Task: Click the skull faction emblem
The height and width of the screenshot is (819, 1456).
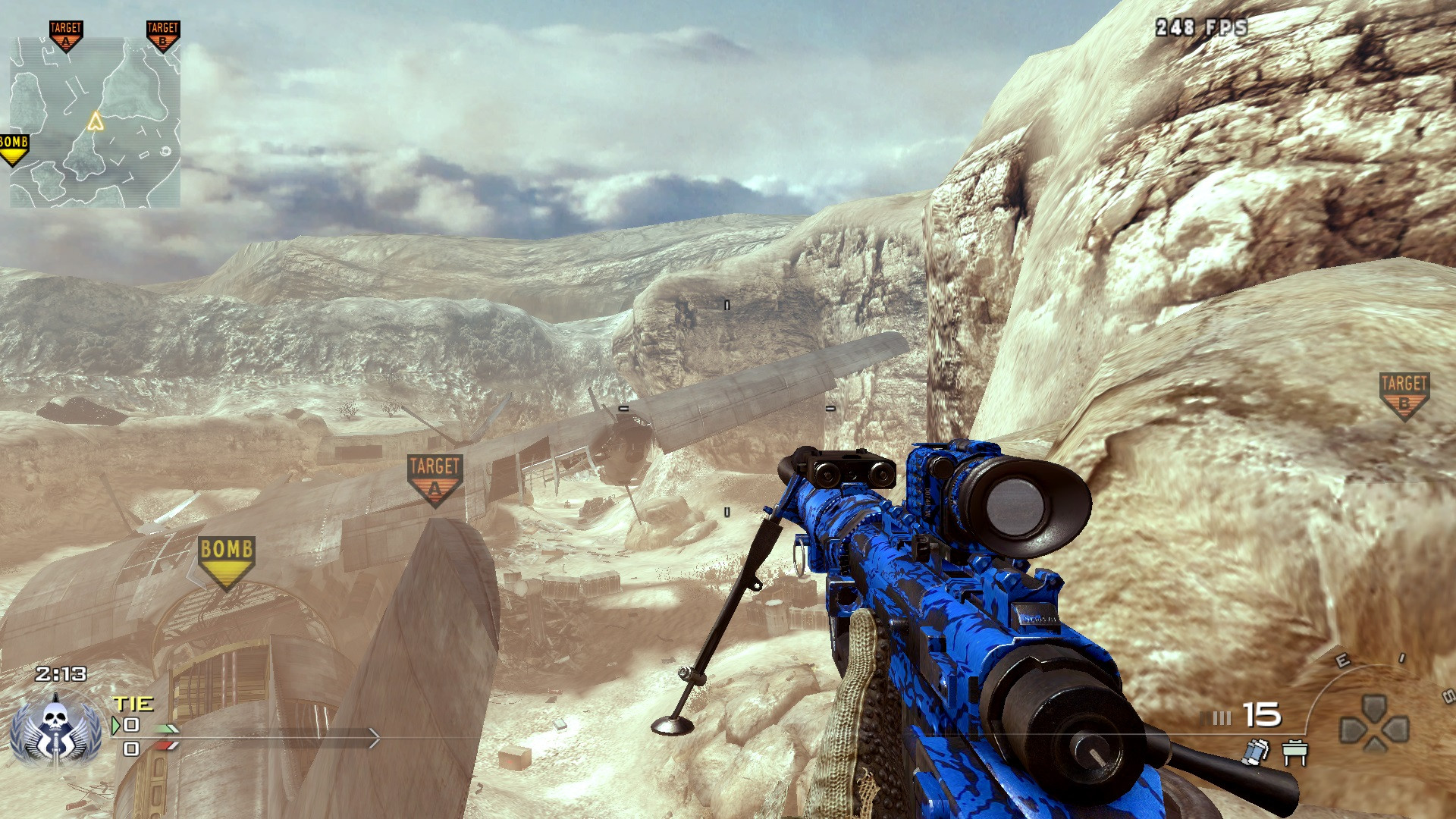Action: [x=55, y=730]
